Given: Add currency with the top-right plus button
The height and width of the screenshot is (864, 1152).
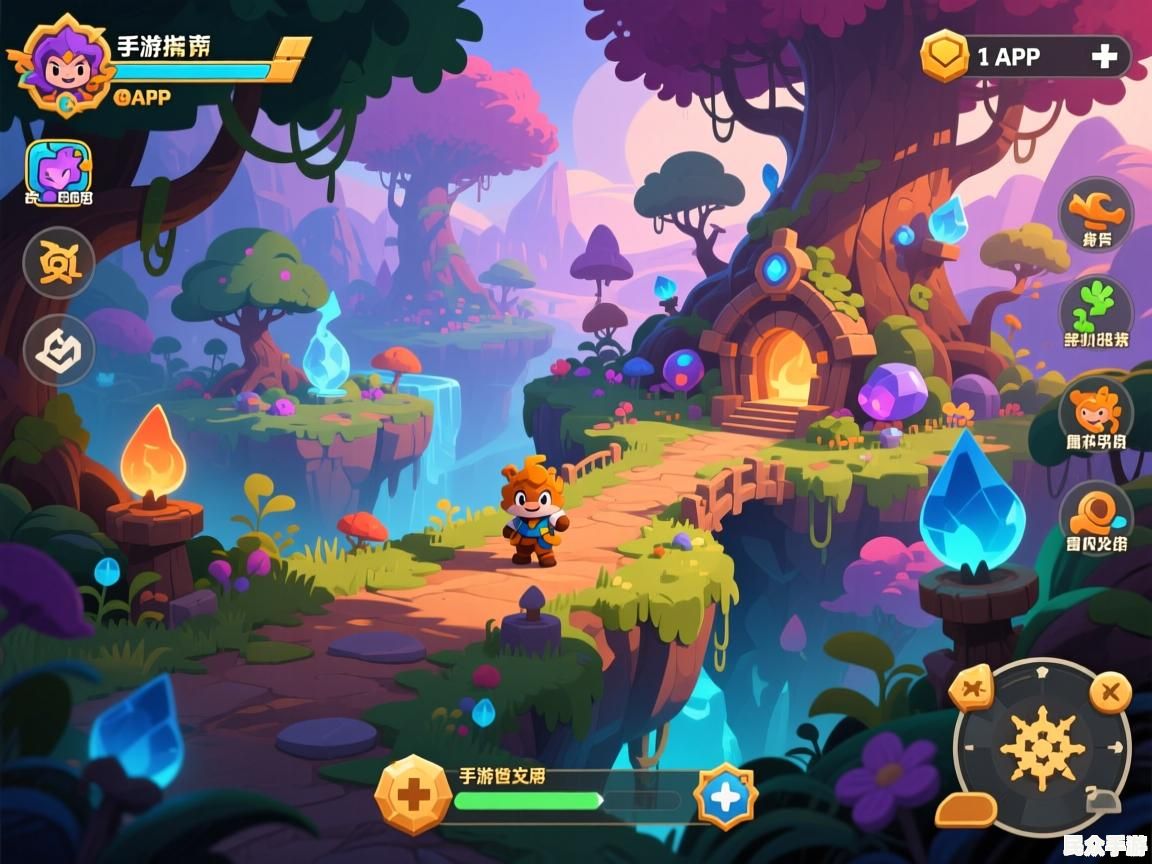Looking at the screenshot, I should click(x=1104, y=57).
